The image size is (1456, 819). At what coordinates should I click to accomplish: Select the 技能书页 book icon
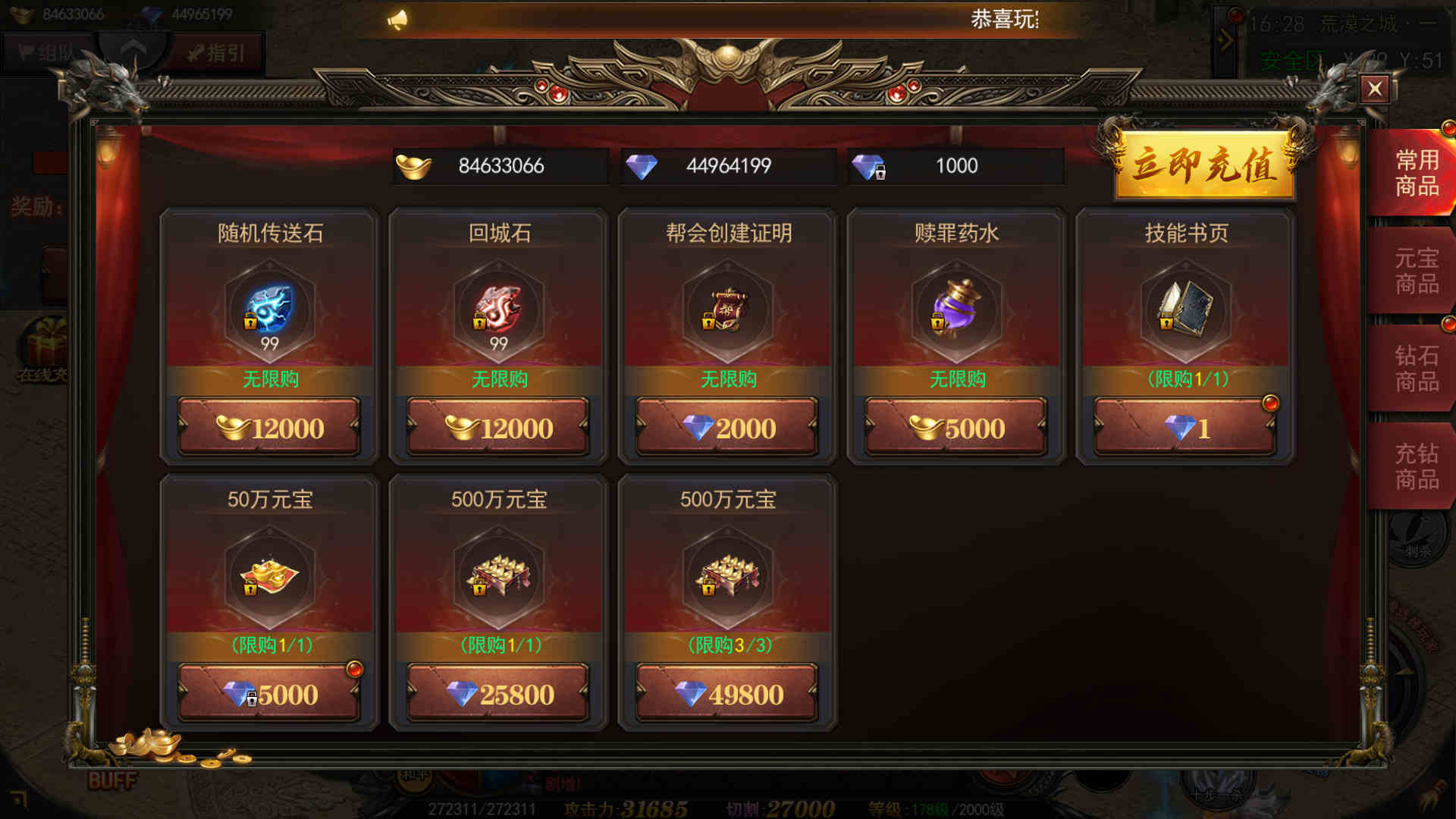tap(1185, 309)
